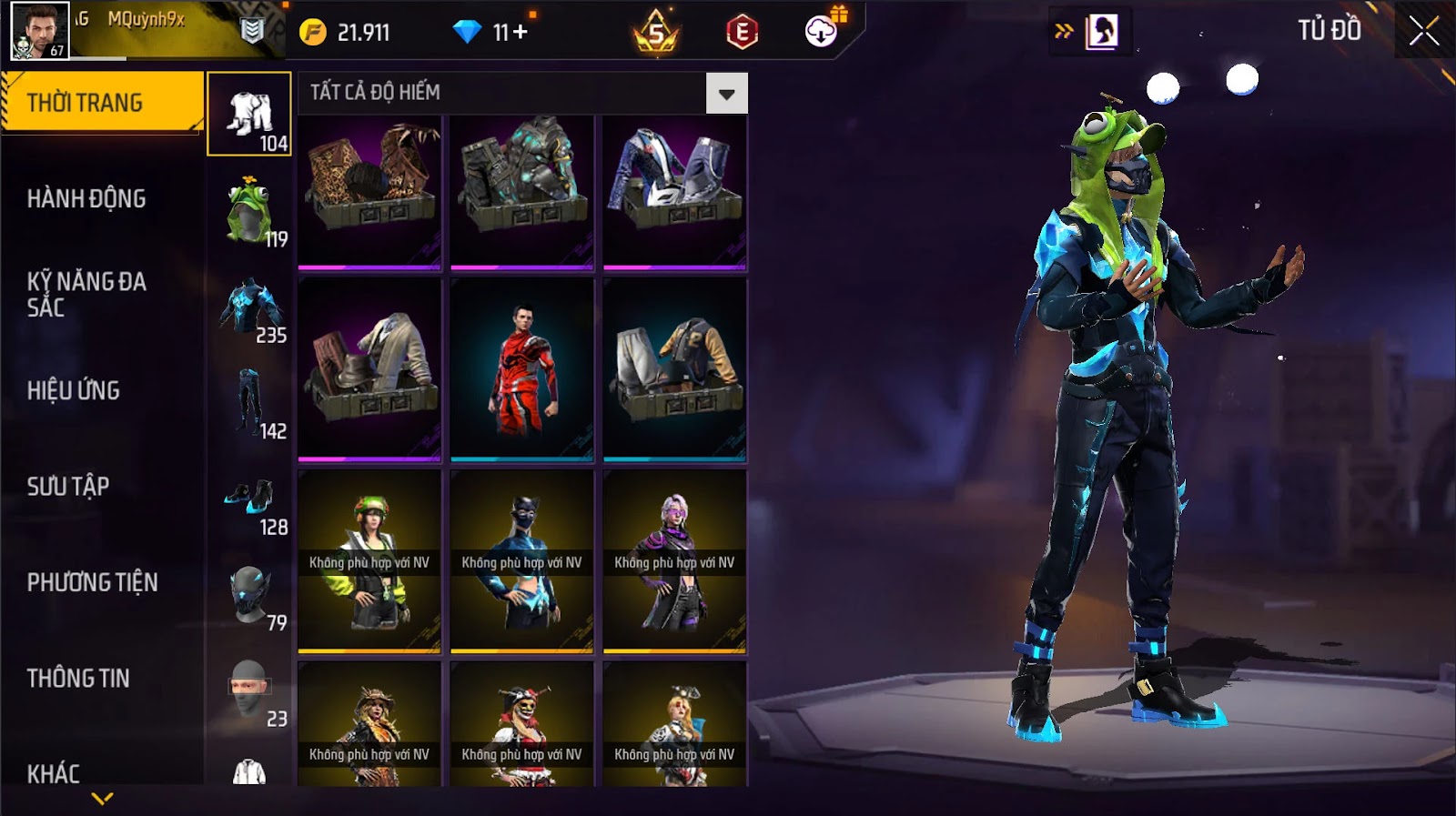Open the shoes category with 128 items

click(249, 499)
